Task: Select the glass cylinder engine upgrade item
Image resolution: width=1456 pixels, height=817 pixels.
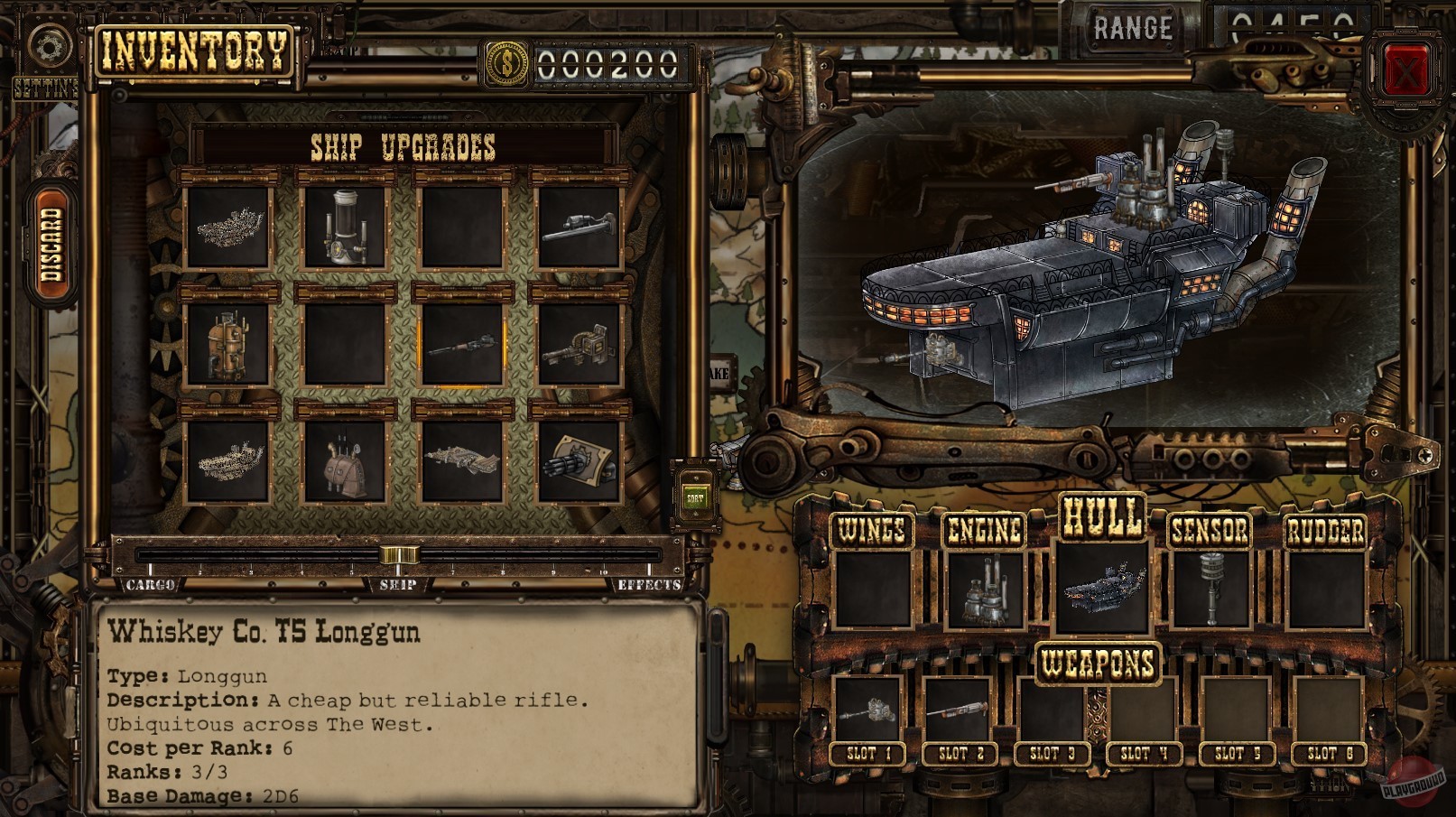Action: pyautogui.click(x=345, y=226)
